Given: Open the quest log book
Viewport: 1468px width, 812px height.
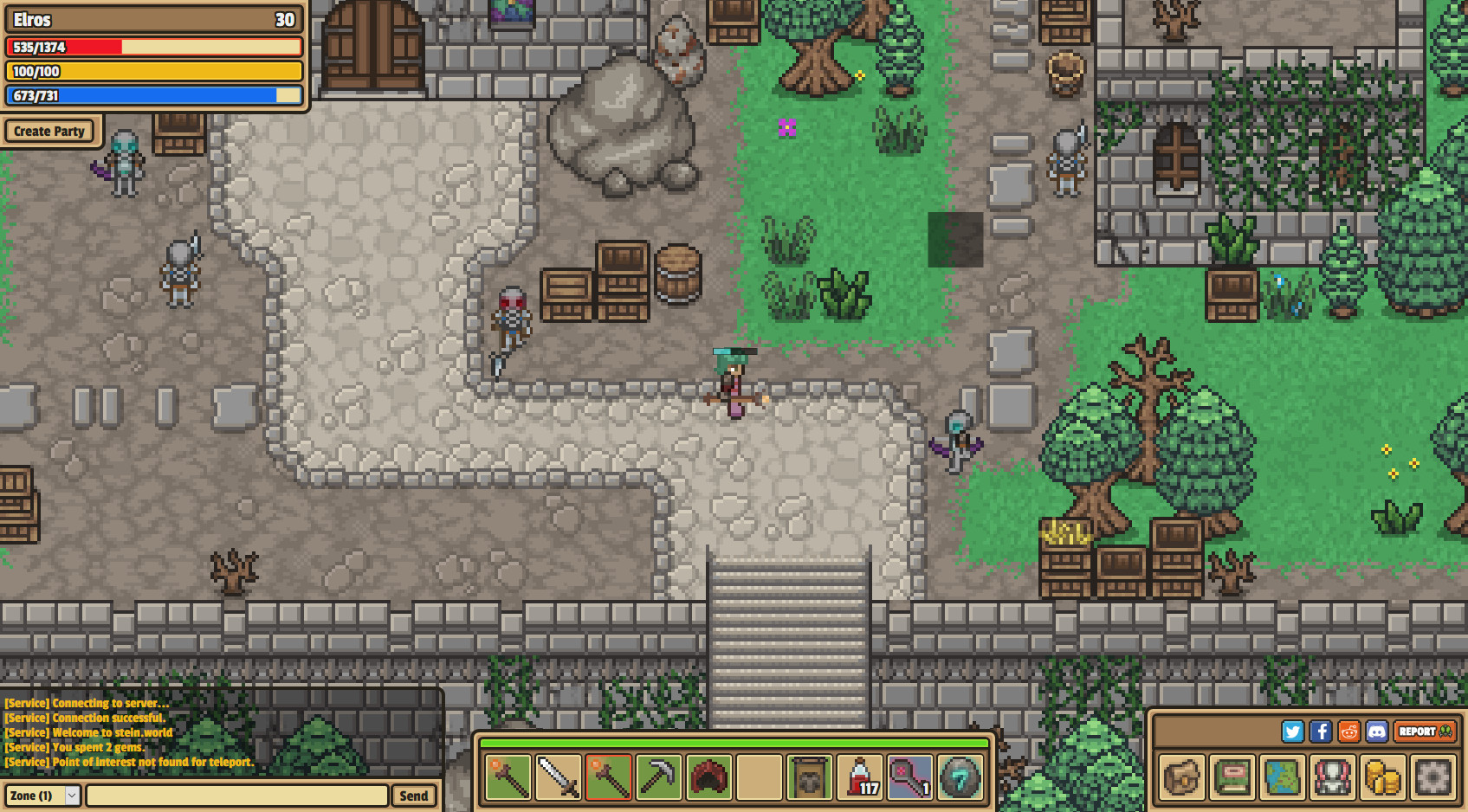Looking at the screenshot, I should point(1233,777).
